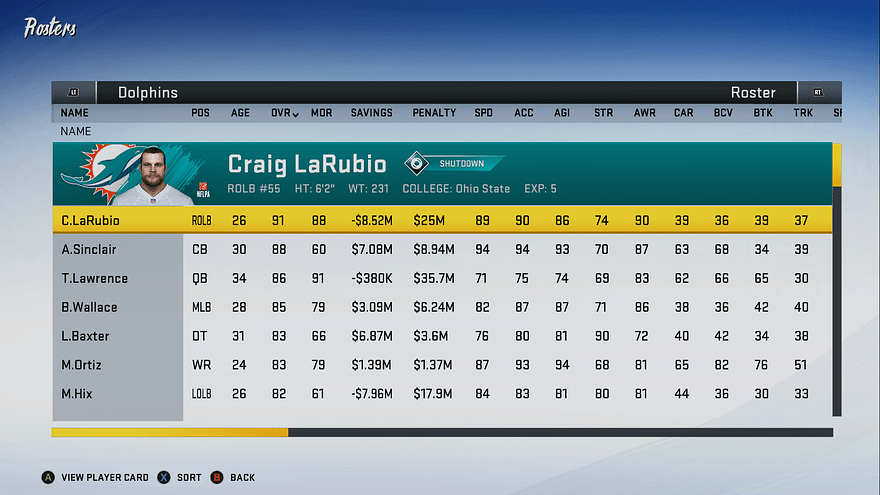Go Back from the roster screen
This screenshot has width=880, height=495.
coord(234,478)
